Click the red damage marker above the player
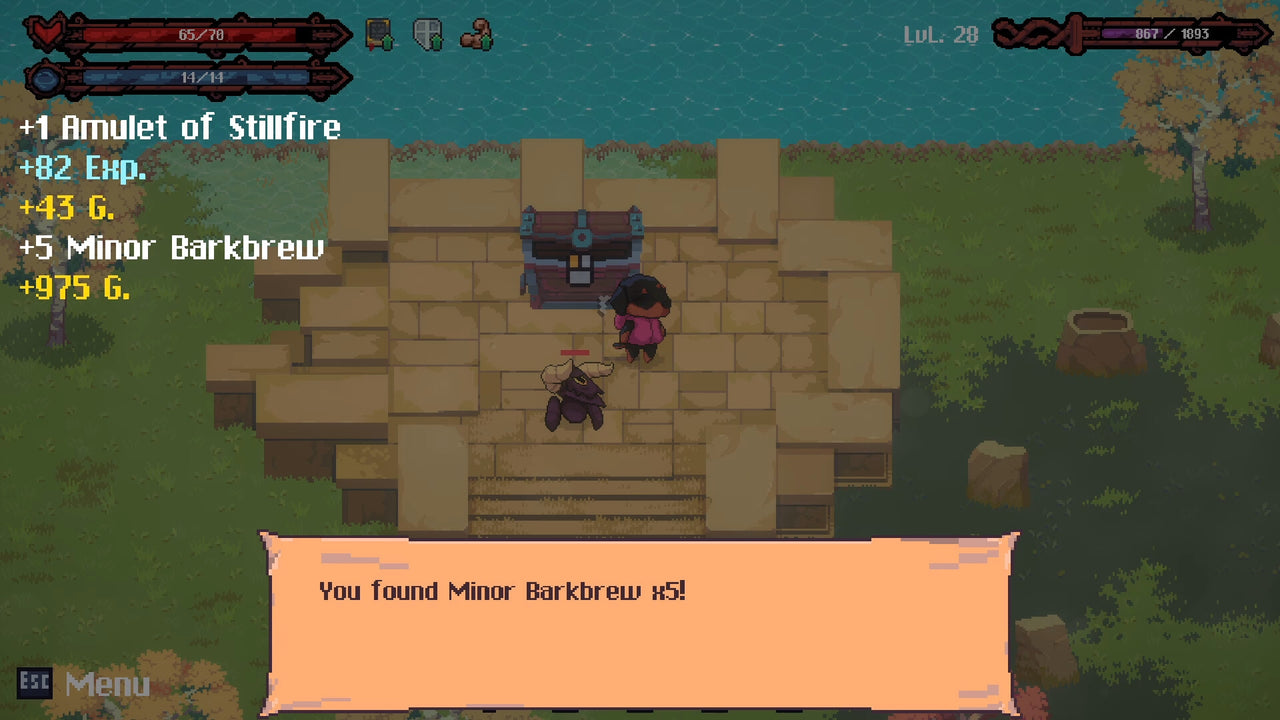 point(577,352)
